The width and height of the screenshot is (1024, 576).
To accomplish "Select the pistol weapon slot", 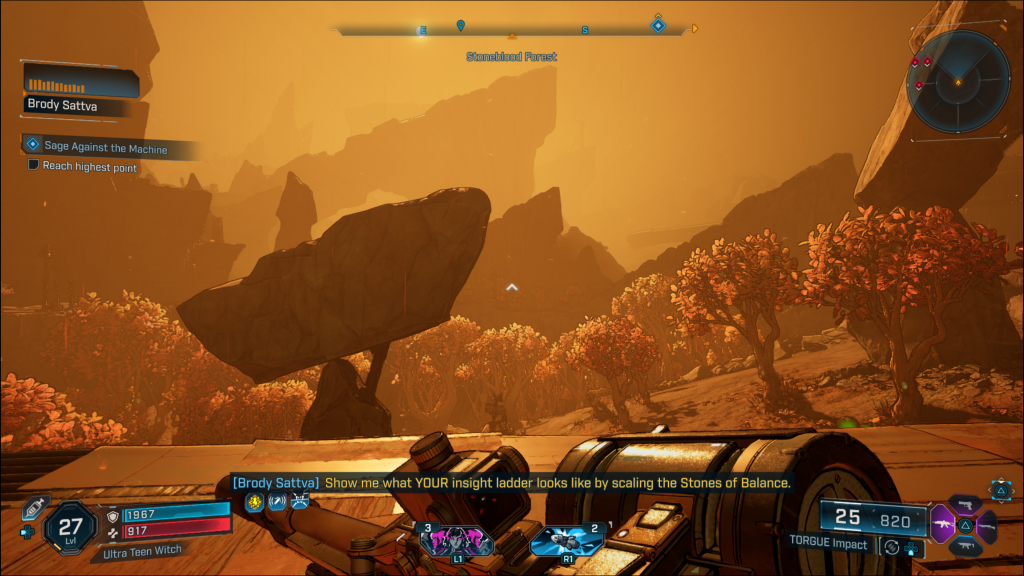I will coord(966,504).
